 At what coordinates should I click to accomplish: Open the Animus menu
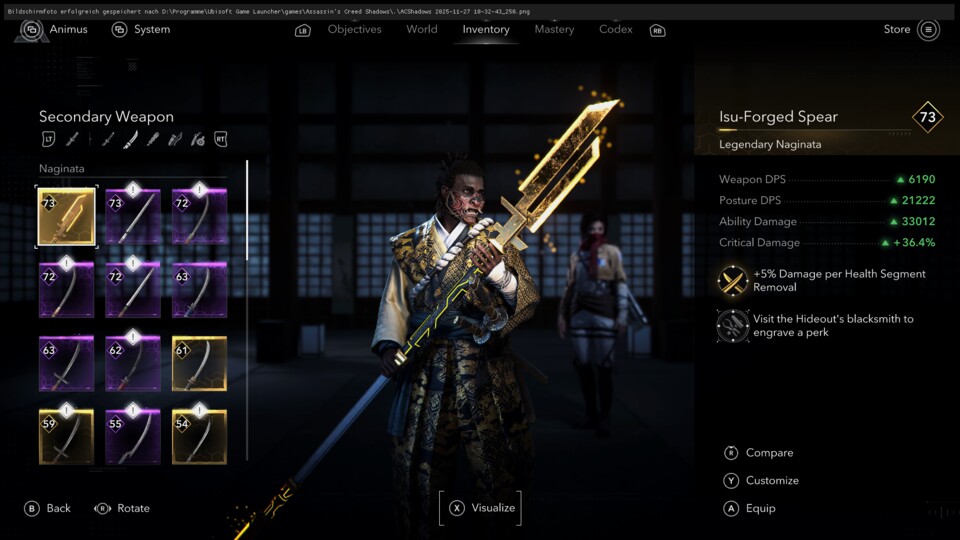coord(57,30)
